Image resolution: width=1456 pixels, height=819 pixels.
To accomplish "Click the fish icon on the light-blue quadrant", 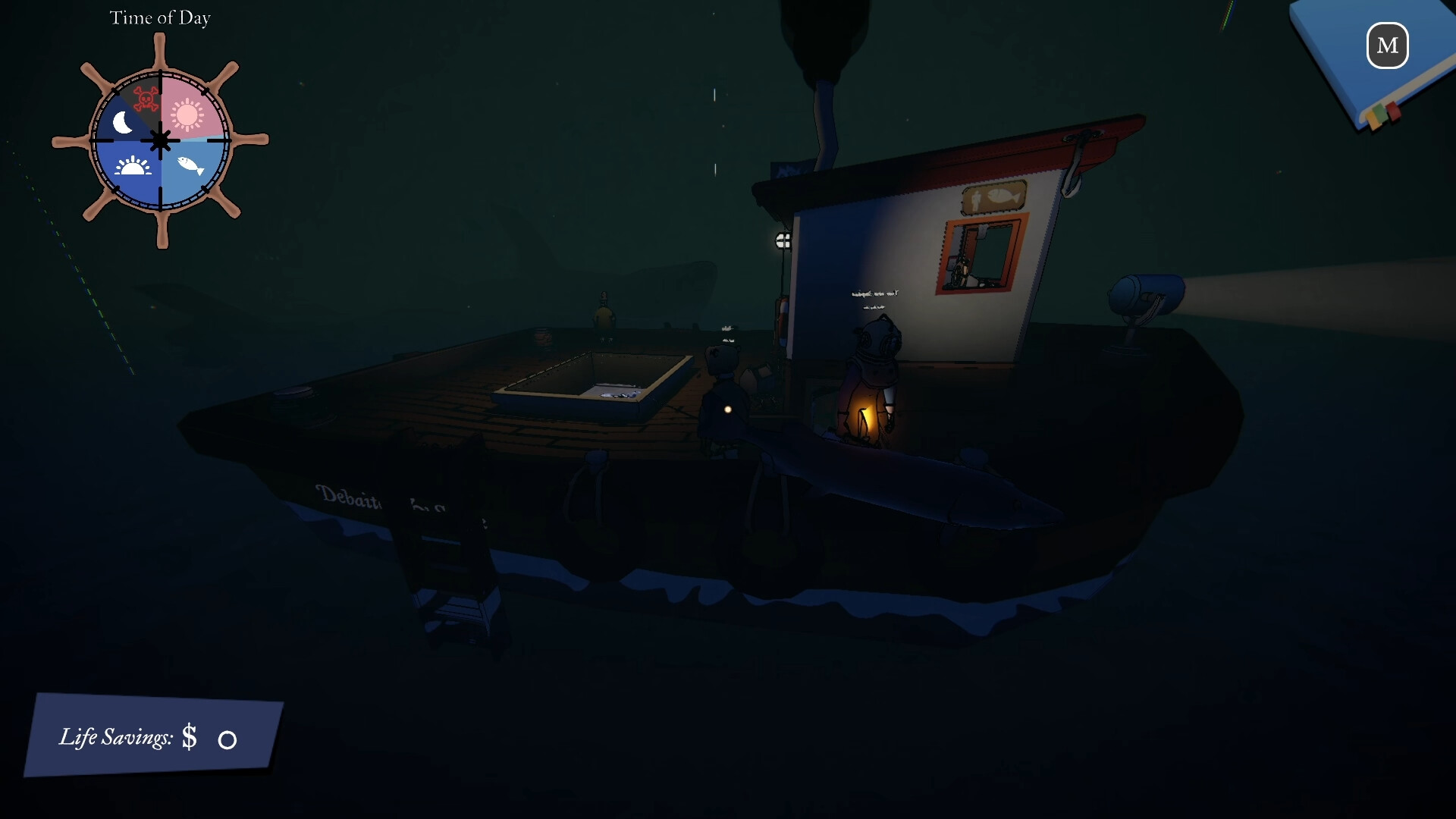I will (188, 165).
